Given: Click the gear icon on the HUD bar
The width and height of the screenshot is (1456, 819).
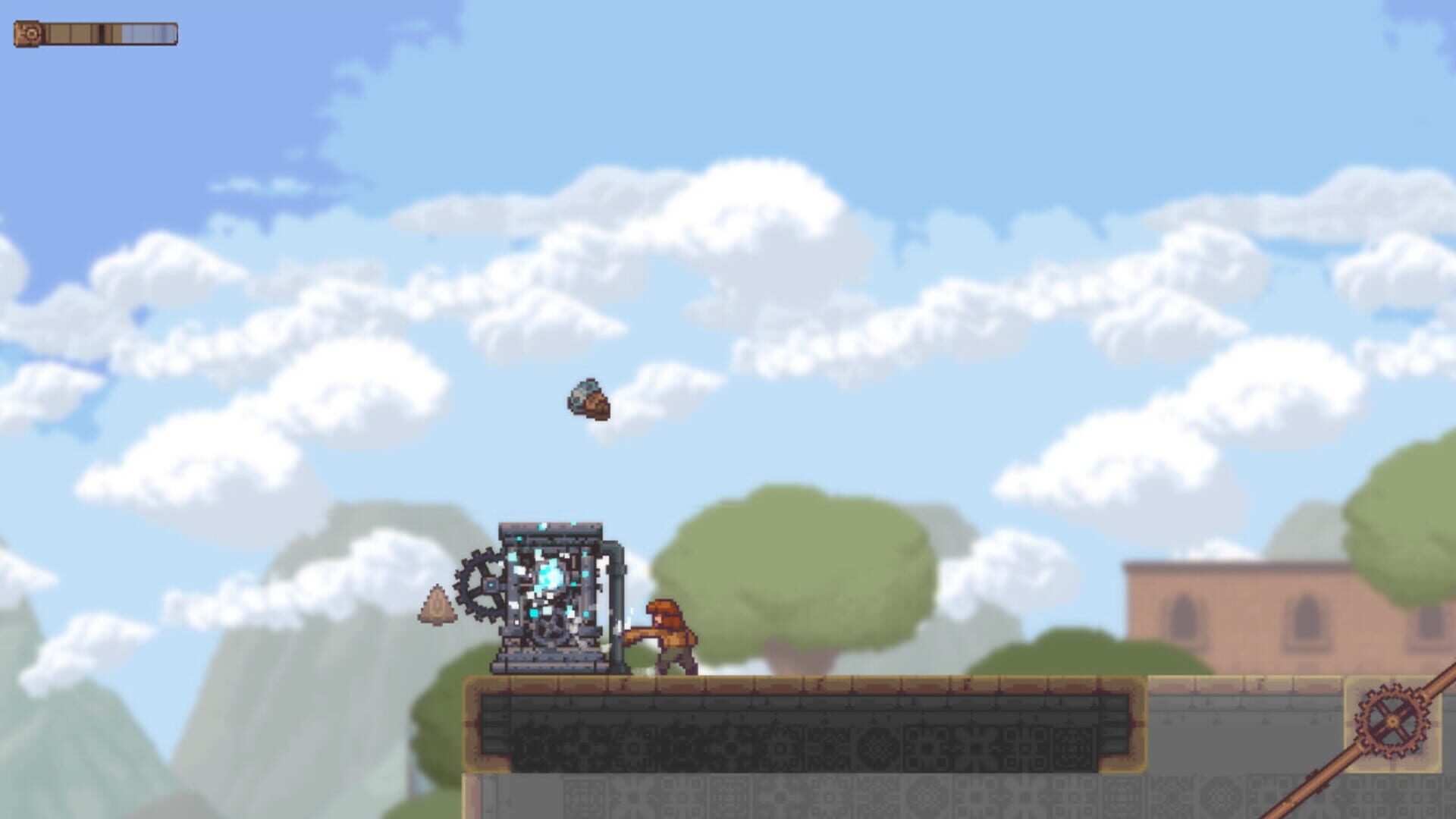Looking at the screenshot, I should [x=30, y=33].
